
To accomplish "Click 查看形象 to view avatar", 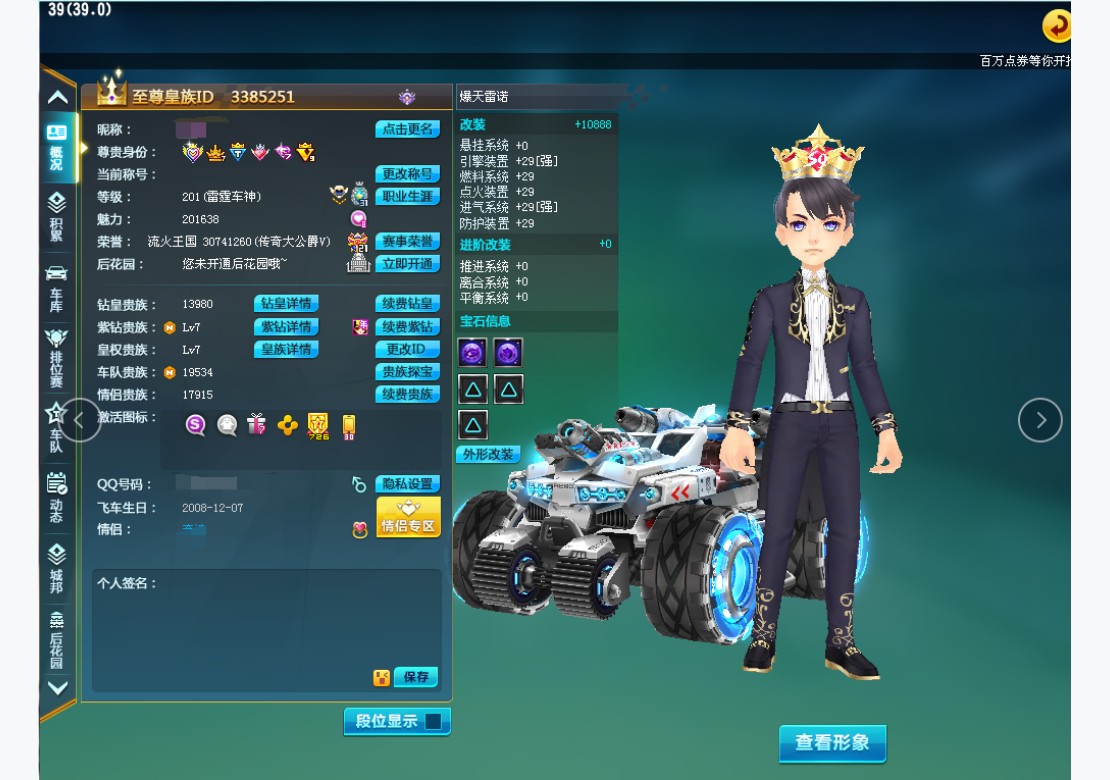I will (832, 743).
